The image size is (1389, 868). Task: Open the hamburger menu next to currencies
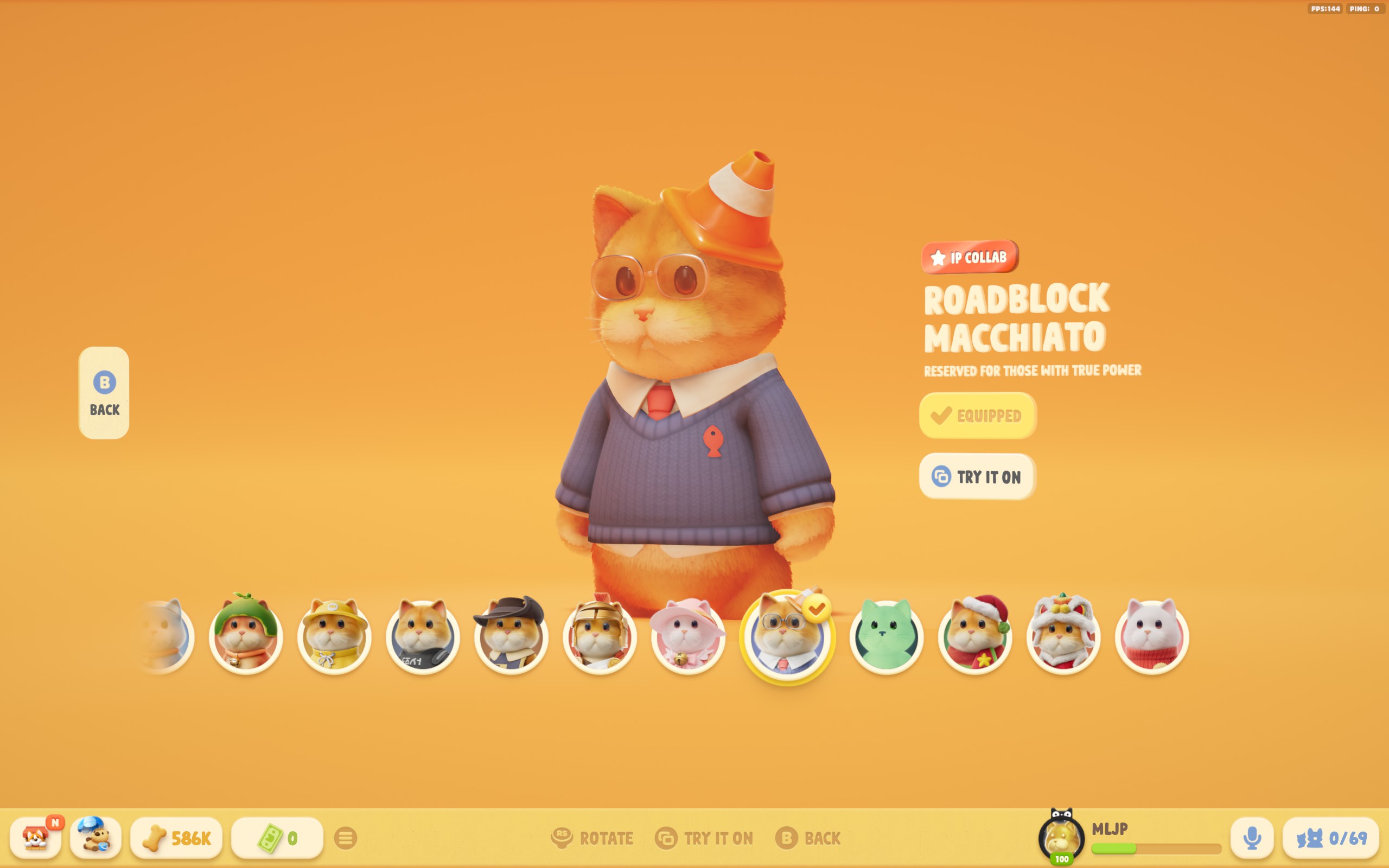345,838
